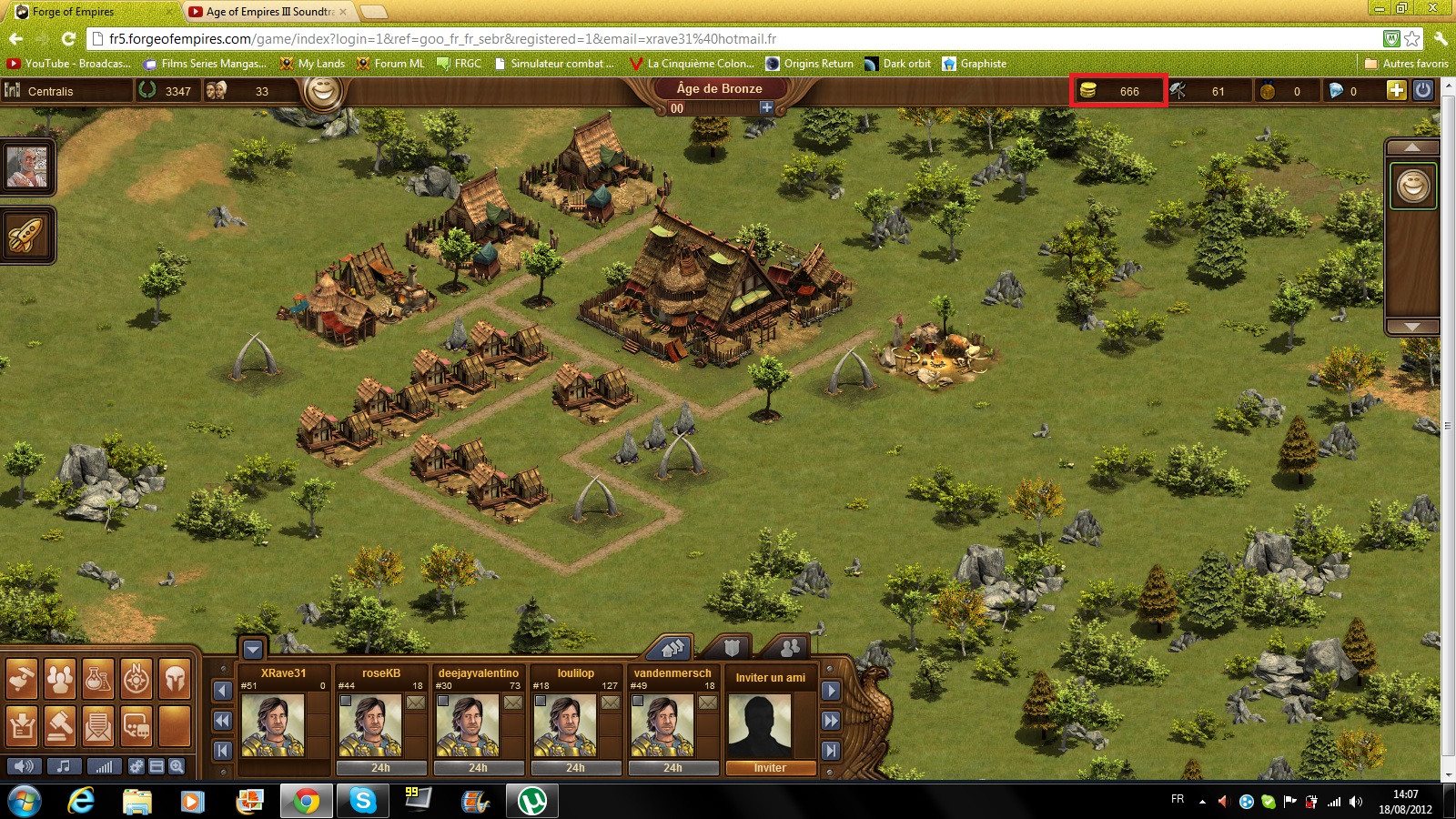Open the chat speech-bubble menu
1456x819 pixels.
[136, 726]
